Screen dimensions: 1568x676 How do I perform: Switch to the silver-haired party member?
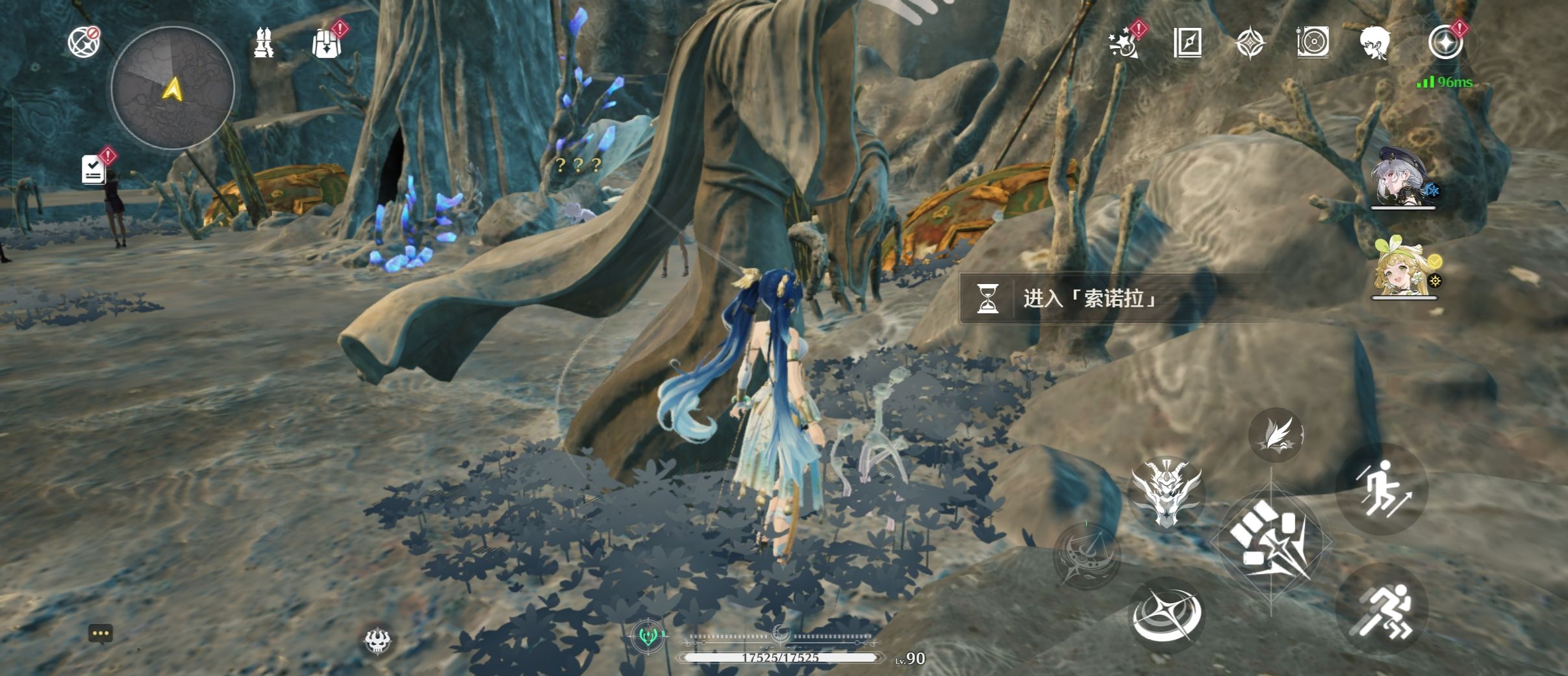(1403, 177)
